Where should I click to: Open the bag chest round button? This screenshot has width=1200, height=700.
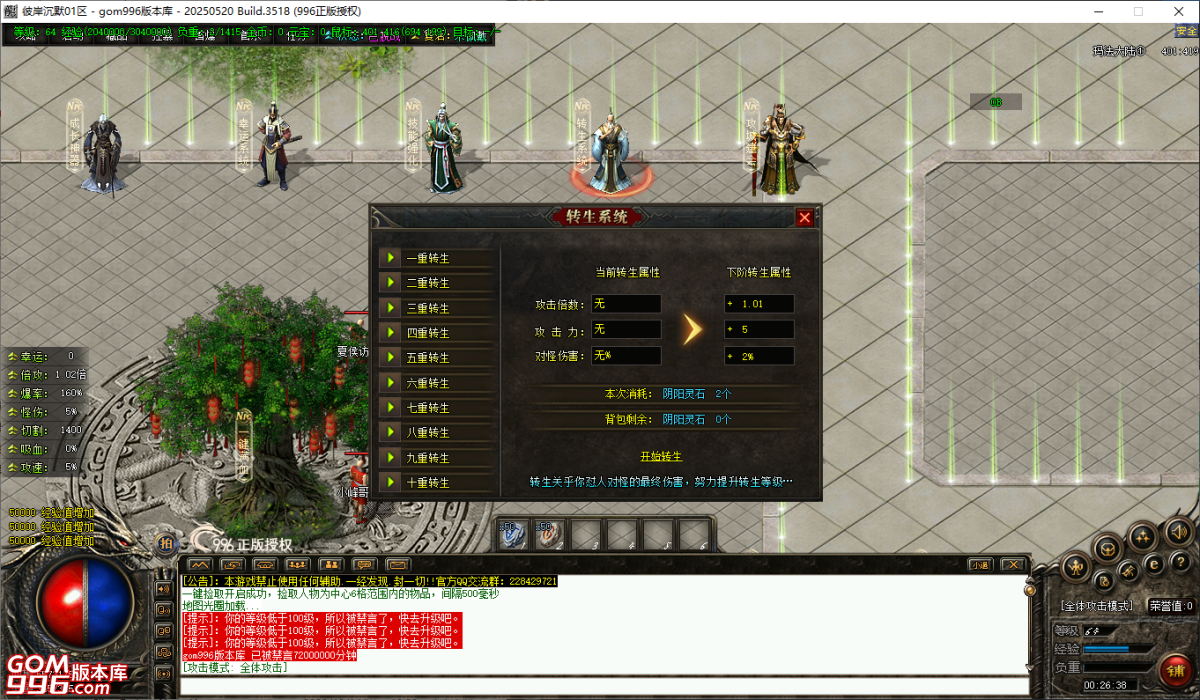[x=1107, y=547]
